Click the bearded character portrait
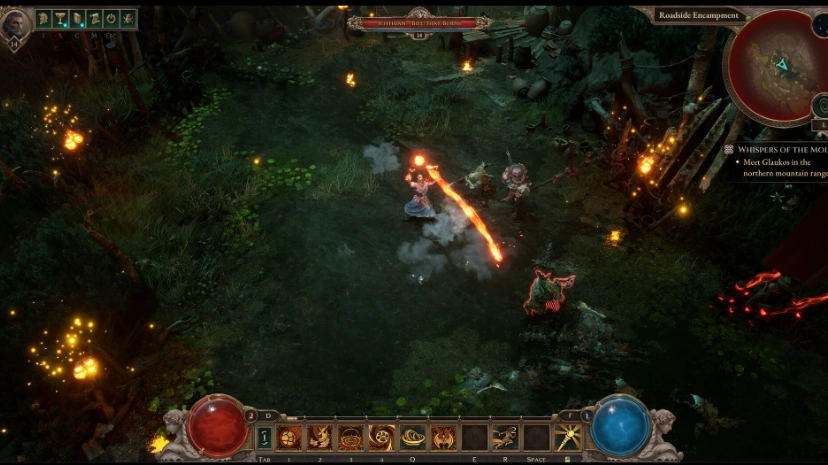Image resolution: width=828 pixels, height=465 pixels. (x=15, y=24)
